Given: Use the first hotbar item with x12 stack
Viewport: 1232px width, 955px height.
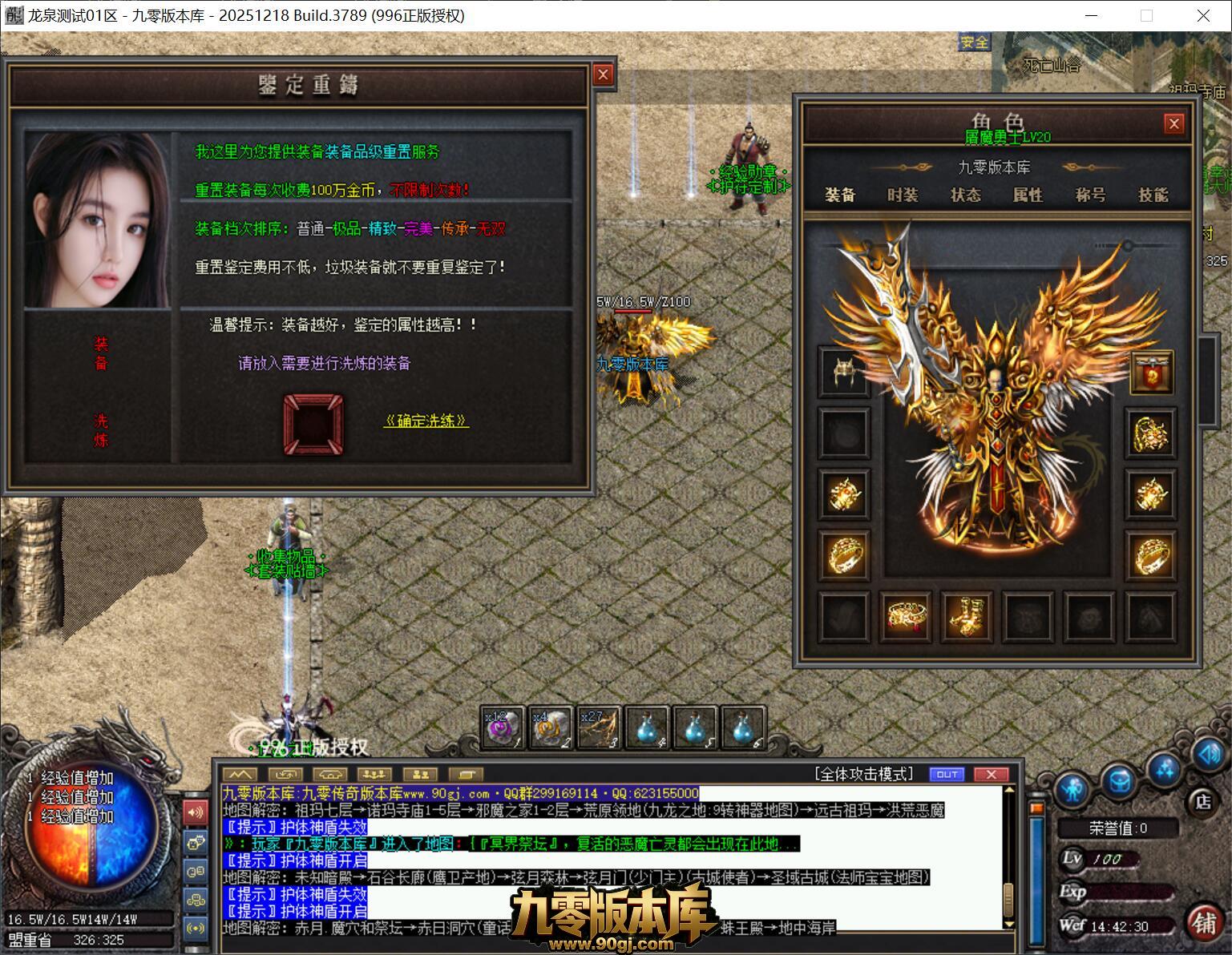Looking at the screenshot, I should click(503, 727).
